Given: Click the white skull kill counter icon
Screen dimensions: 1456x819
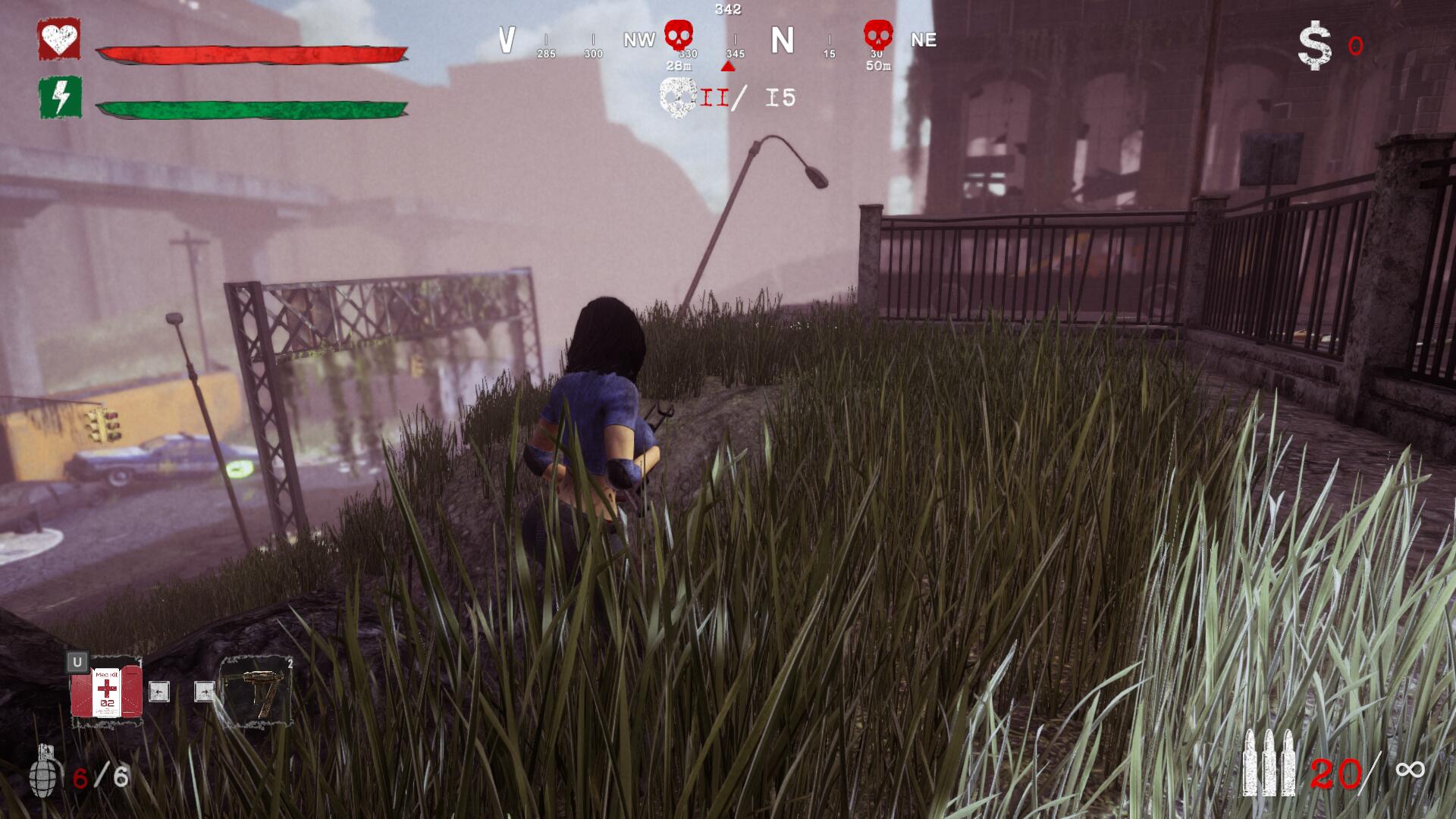Looking at the screenshot, I should tap(677, 97).
